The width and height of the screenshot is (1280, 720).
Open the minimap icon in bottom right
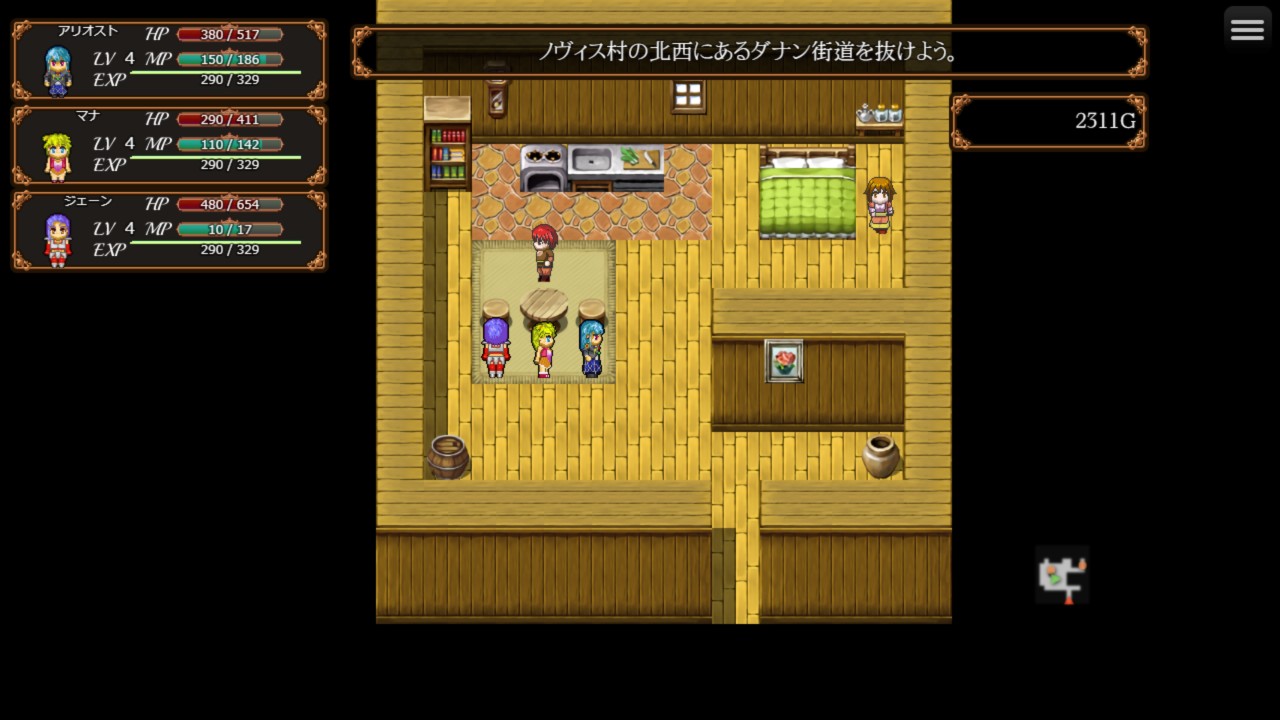click(1062, 576)
